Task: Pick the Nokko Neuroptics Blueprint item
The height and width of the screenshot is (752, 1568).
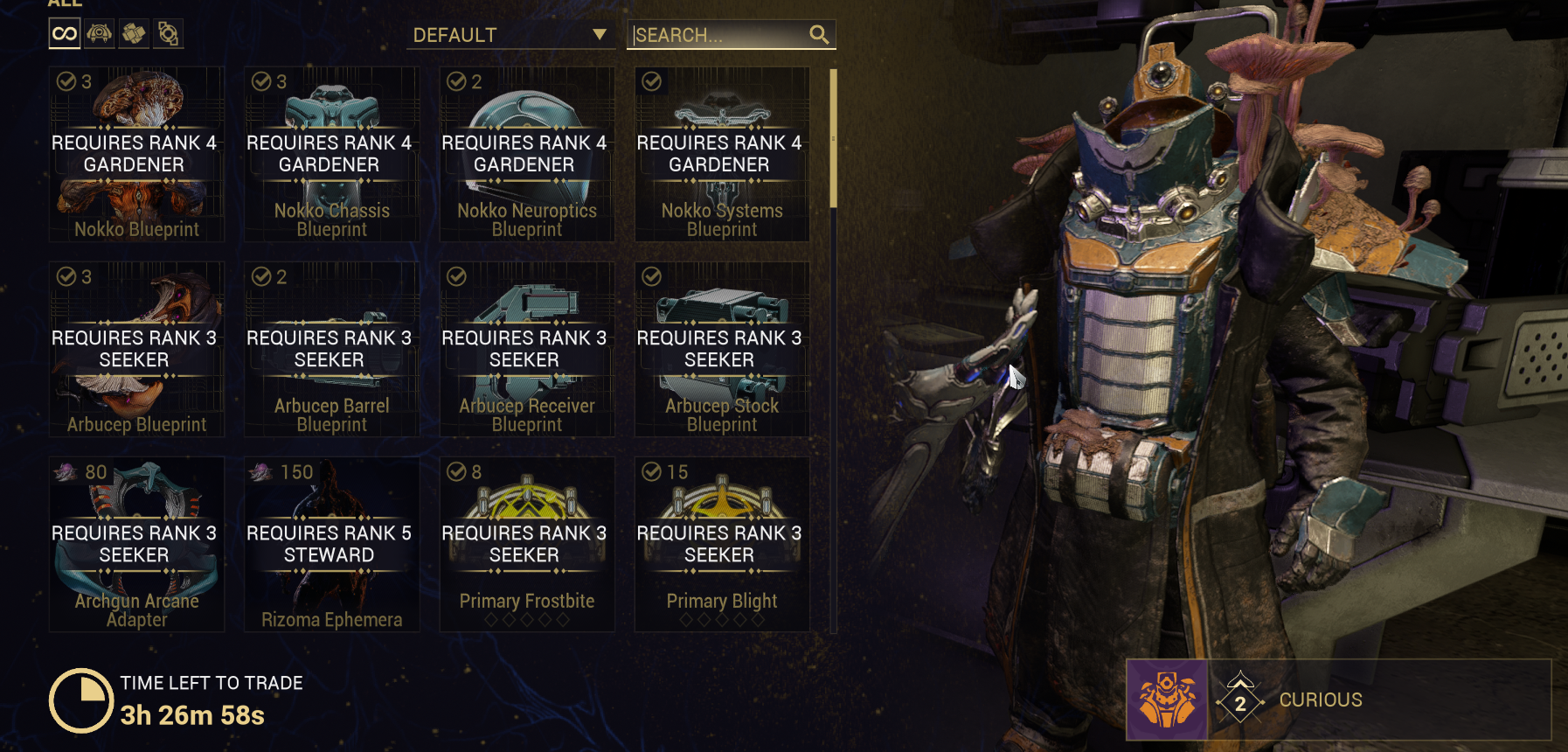Action: pyautogui.click(x=526, y=154)
